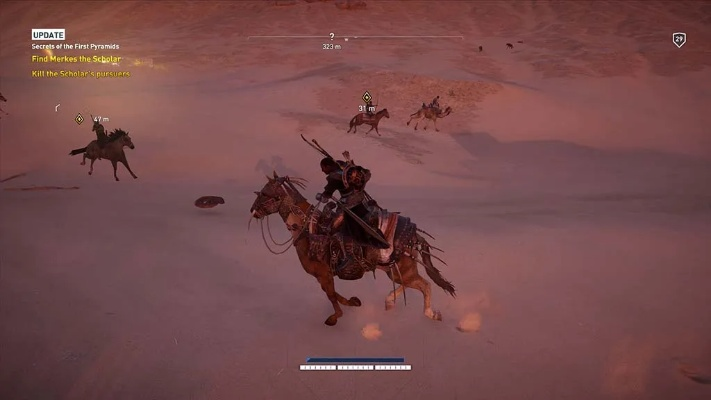Click the question mark location on the compass

(331, 36)
